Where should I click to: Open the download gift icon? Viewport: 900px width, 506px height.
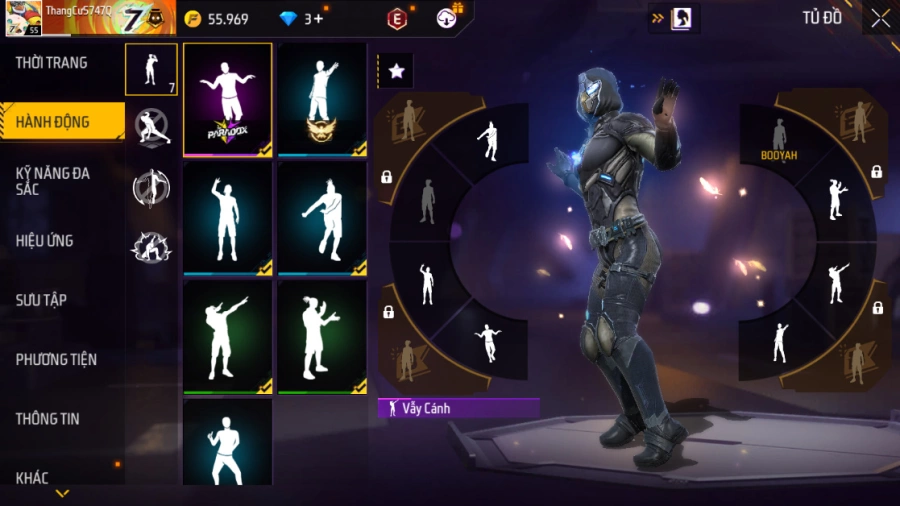pyautogui.click(x=448, y=17)
